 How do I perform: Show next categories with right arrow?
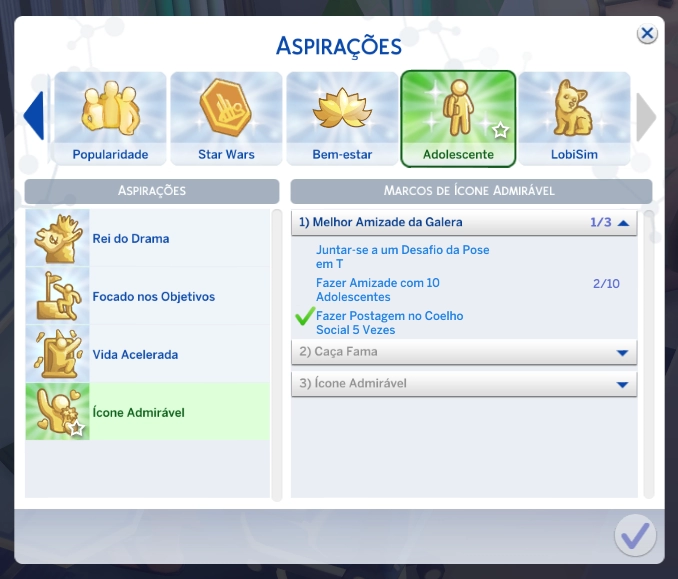646,117
